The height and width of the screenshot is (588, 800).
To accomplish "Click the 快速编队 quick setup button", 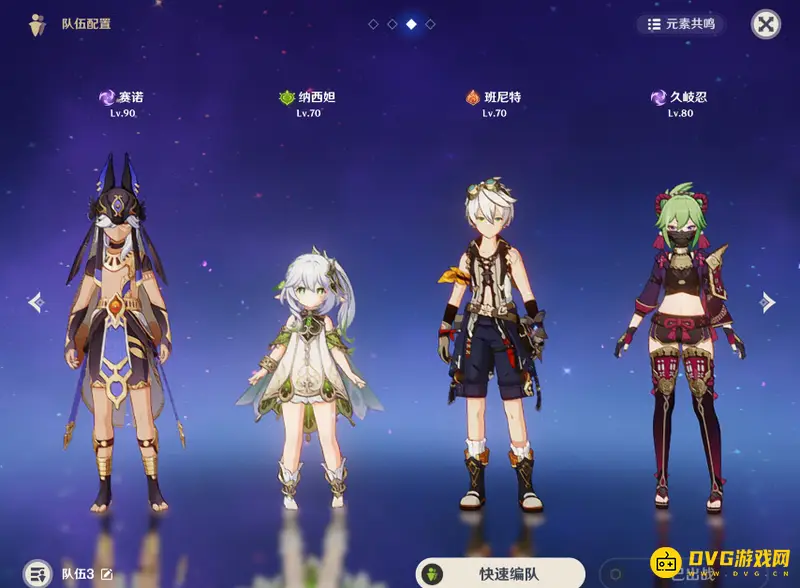I will coord(500,573).
